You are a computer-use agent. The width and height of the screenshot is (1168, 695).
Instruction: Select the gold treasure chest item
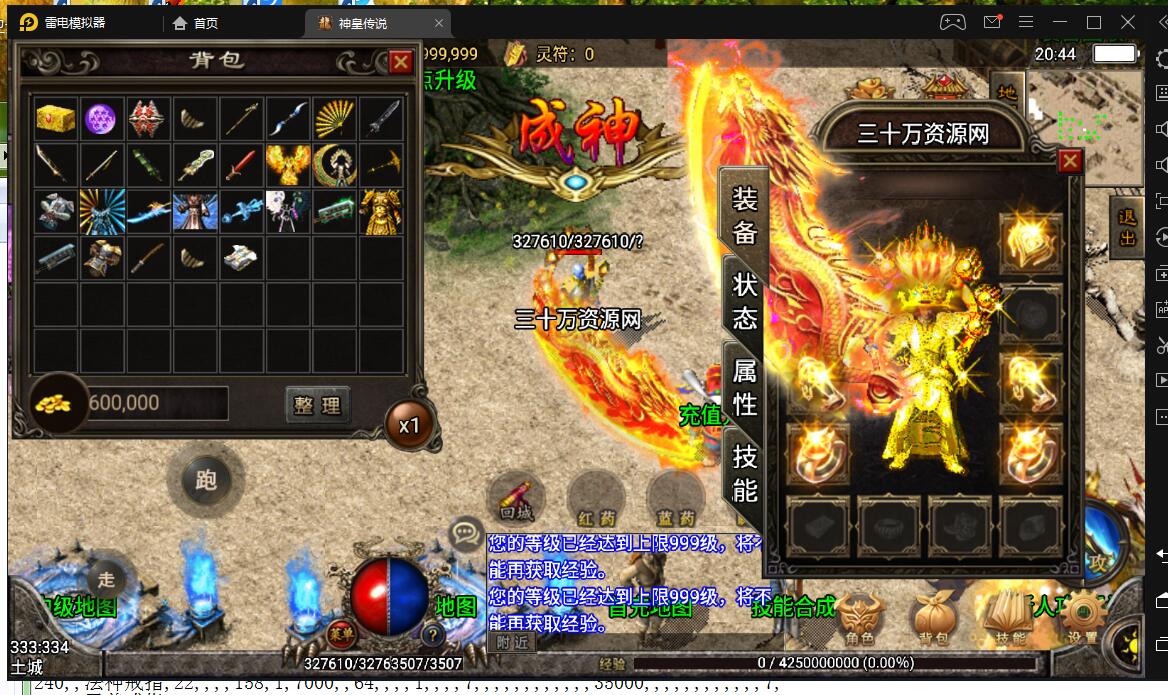(56, 119)
